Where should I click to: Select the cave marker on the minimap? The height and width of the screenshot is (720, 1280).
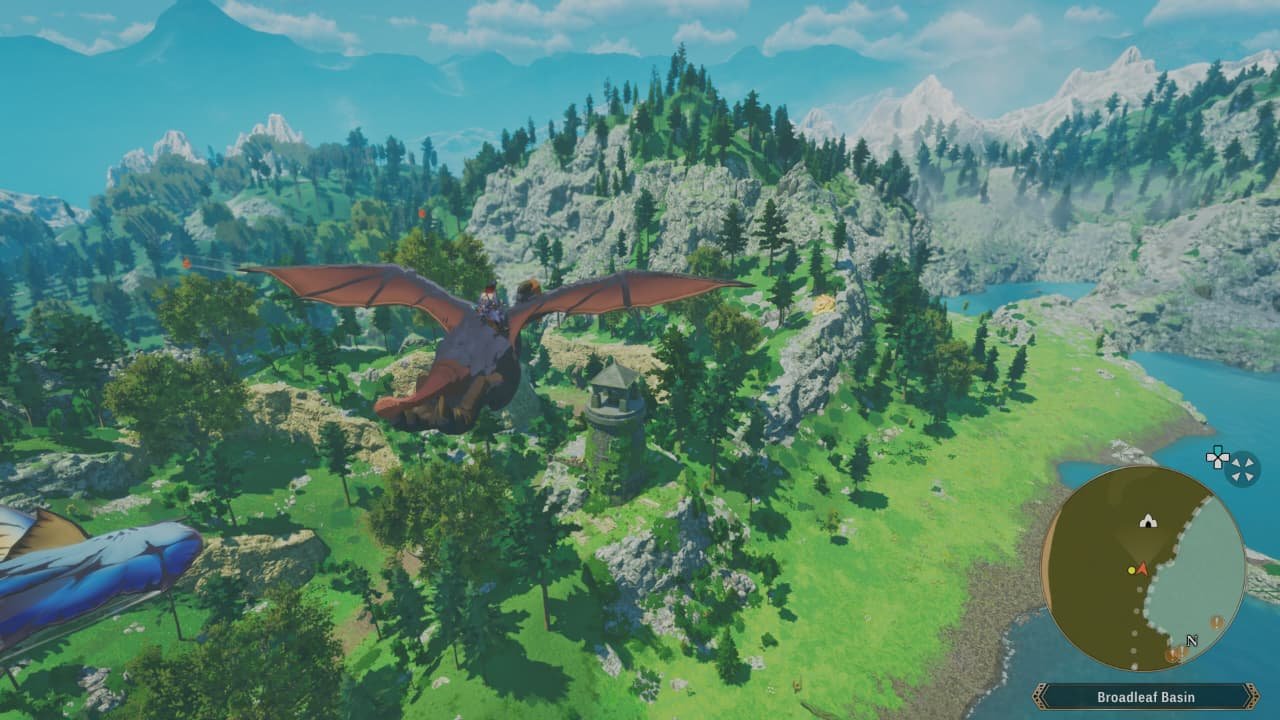1148,520
